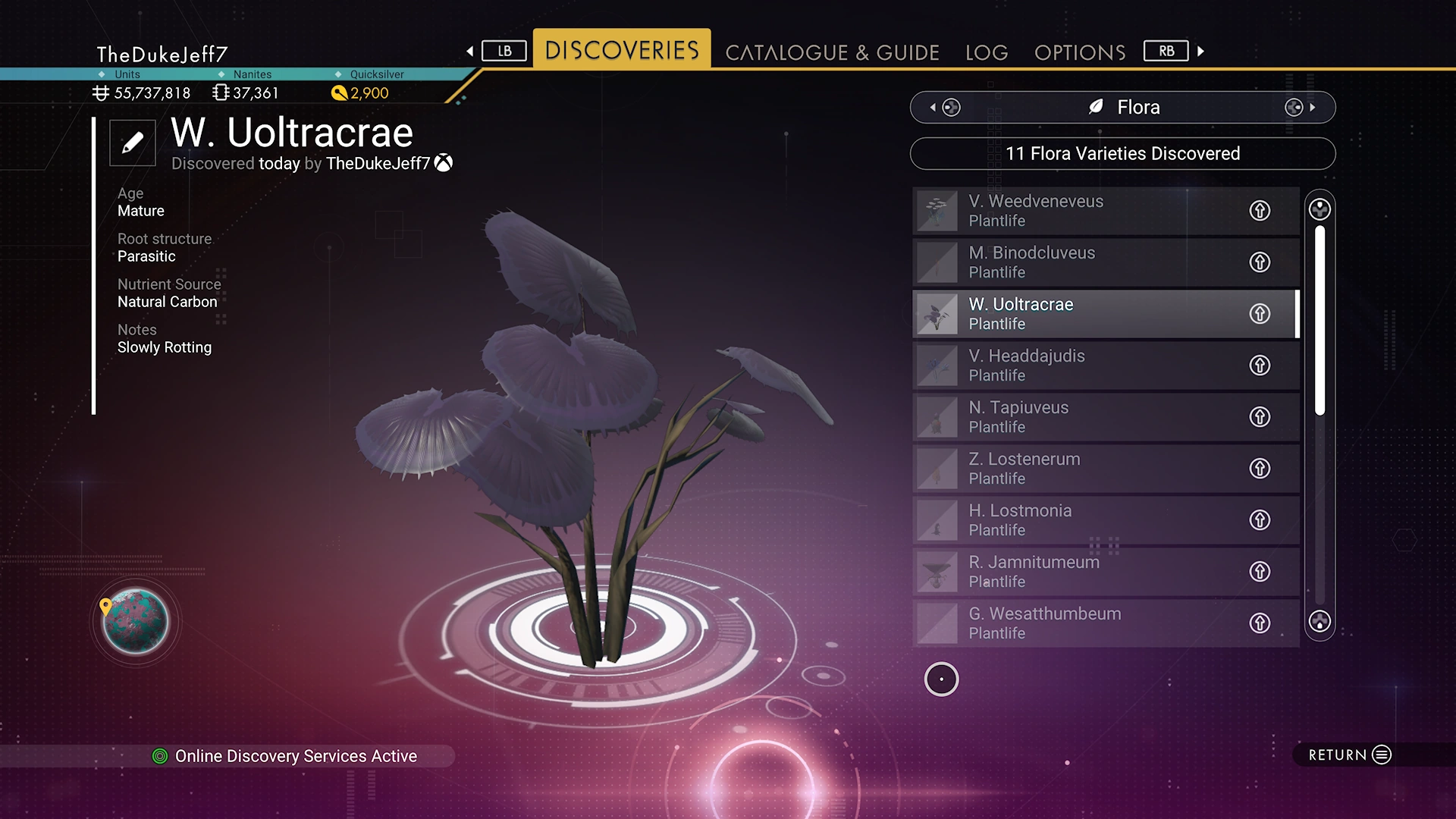Choose the M. Binodcluveus plantlife entry

click(x=1077, y=262)
